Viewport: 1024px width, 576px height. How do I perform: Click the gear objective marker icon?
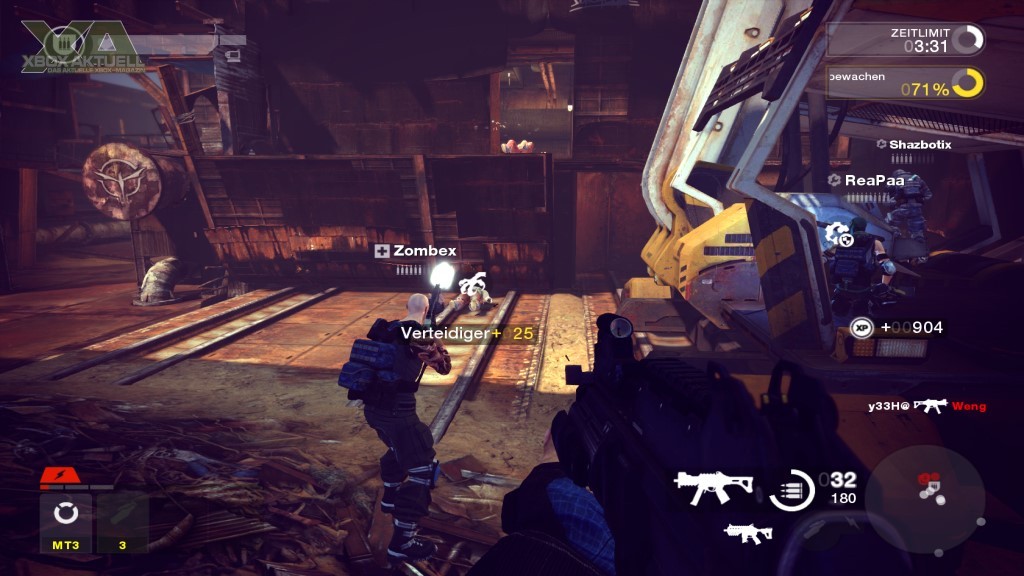[836, 235]
